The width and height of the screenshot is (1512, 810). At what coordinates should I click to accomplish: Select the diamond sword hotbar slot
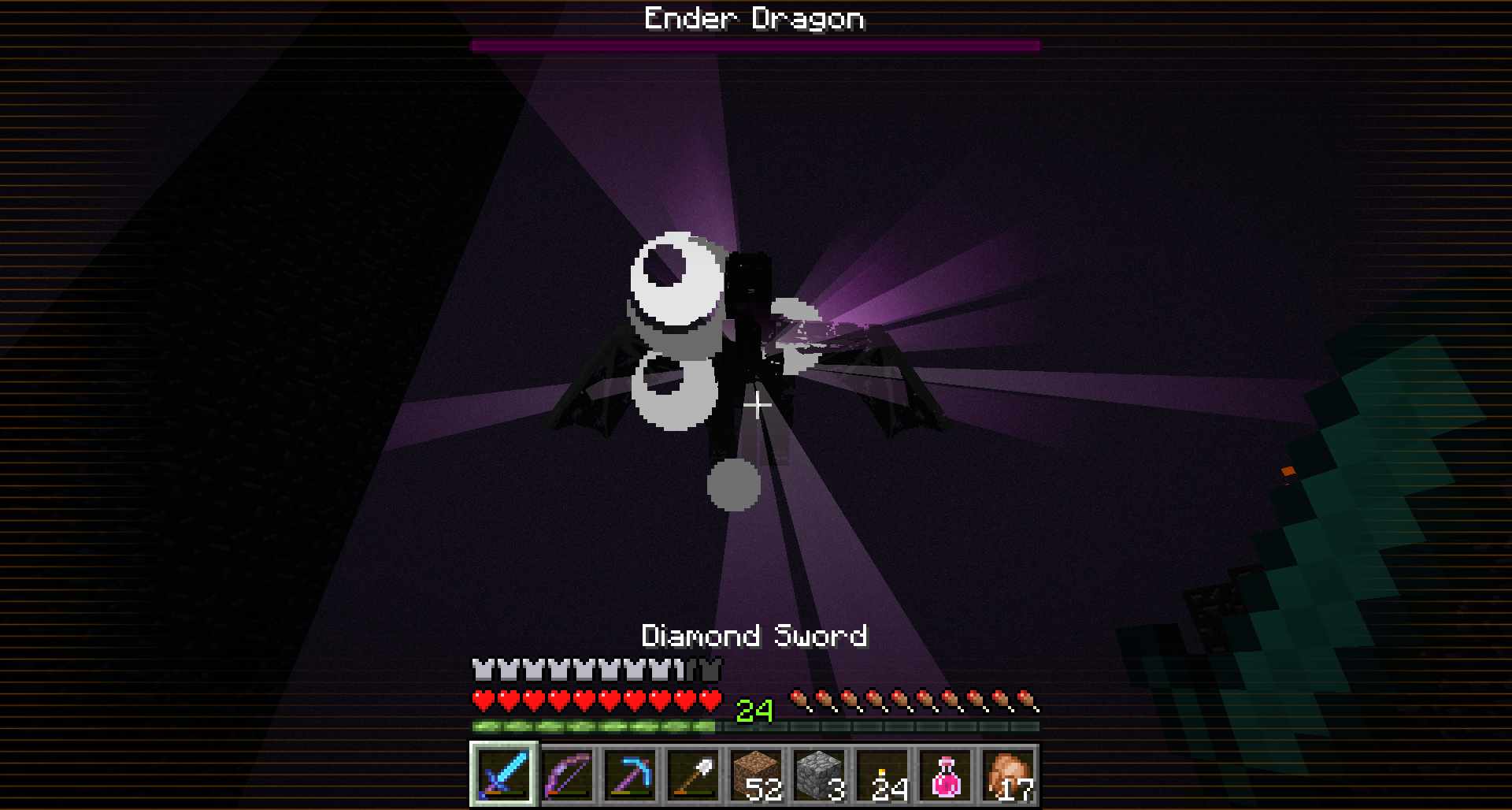click(504, 775)
